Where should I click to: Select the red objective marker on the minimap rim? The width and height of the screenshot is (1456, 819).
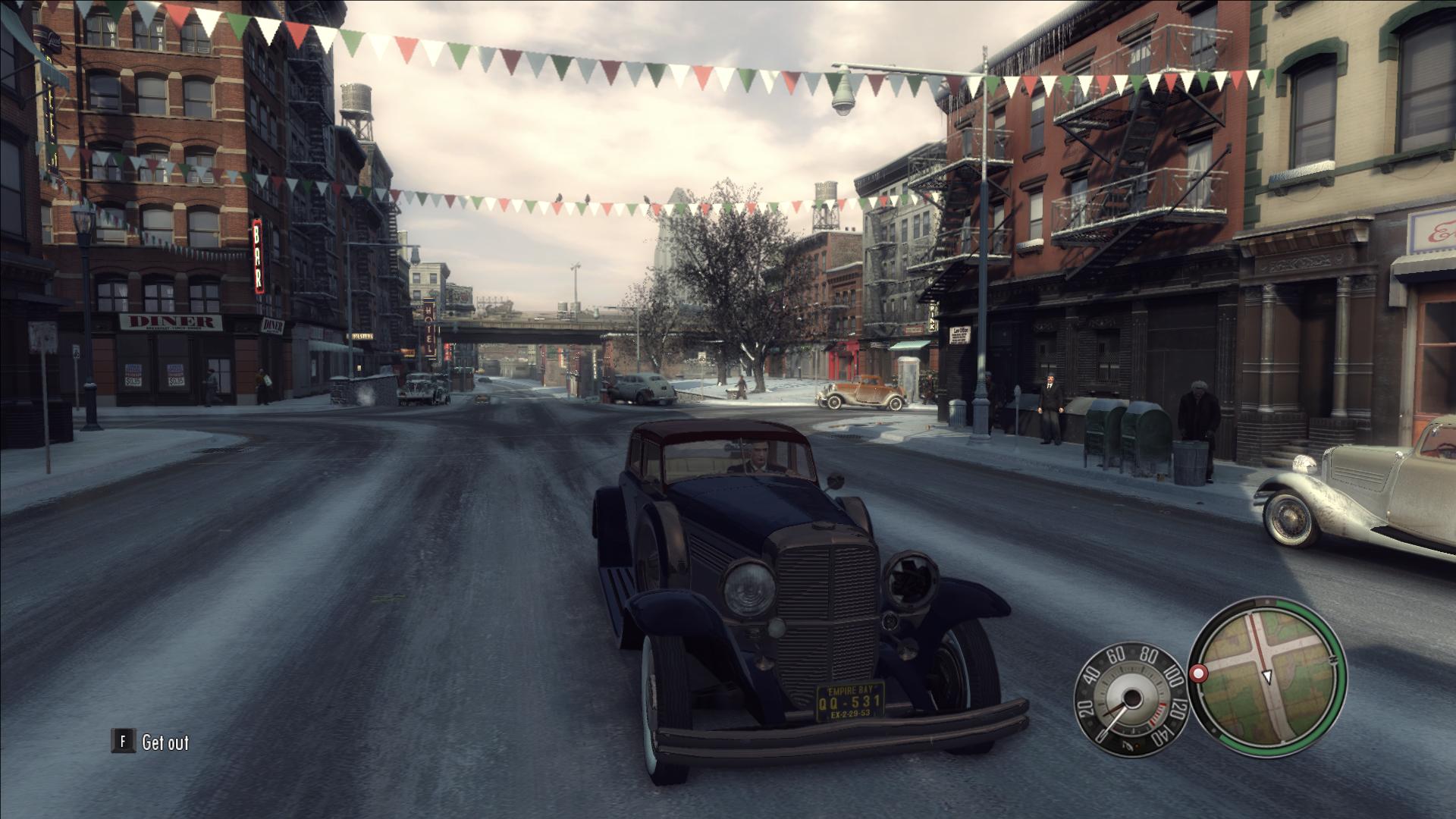(x=1199, y=673)
